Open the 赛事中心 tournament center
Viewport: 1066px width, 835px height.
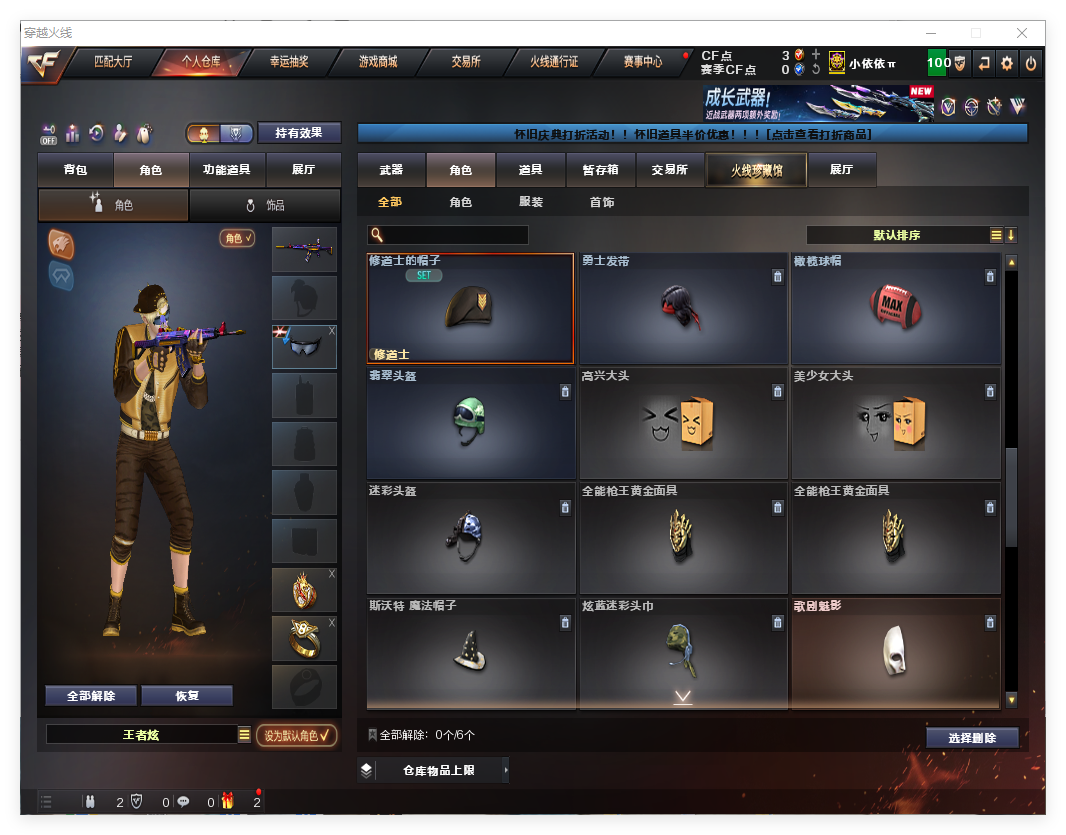click(642, 61)
